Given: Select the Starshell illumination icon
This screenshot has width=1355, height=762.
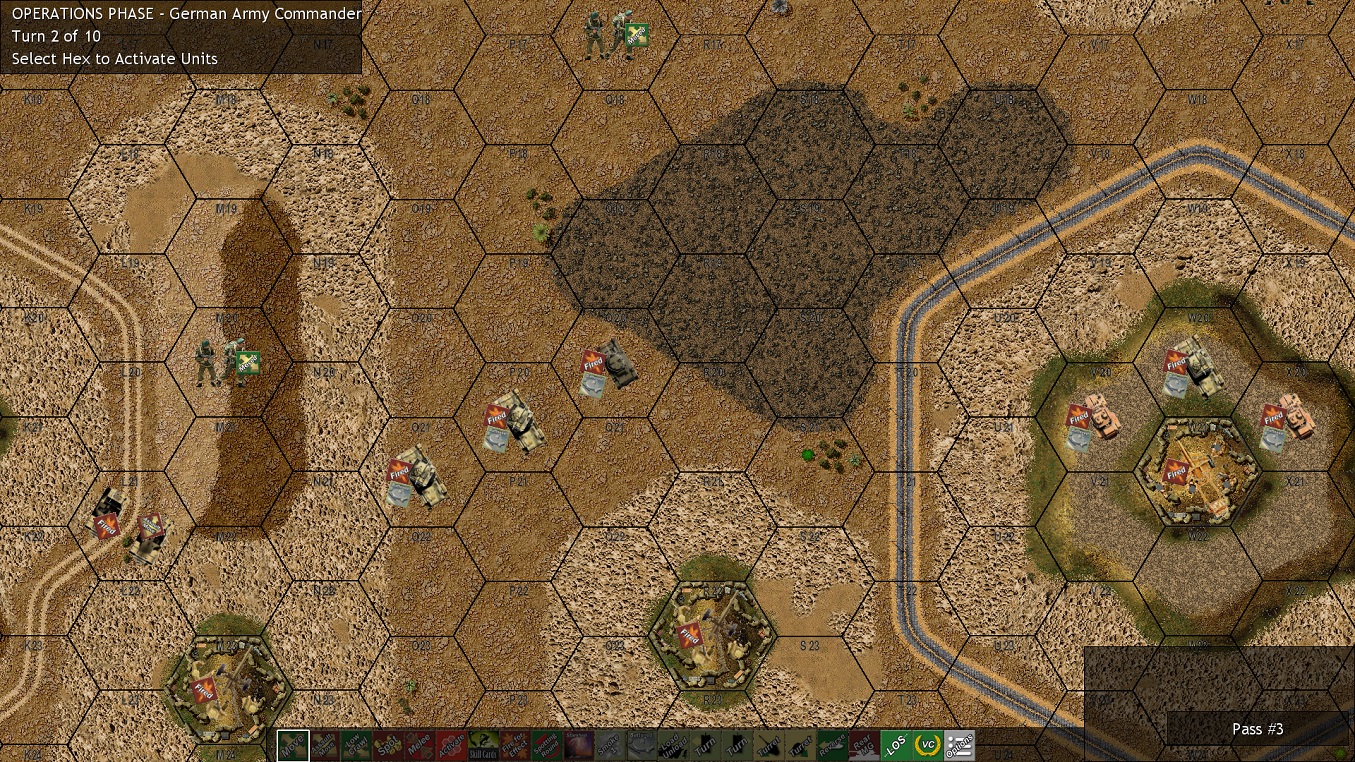Looking at the screenshot, I should 578,745.
